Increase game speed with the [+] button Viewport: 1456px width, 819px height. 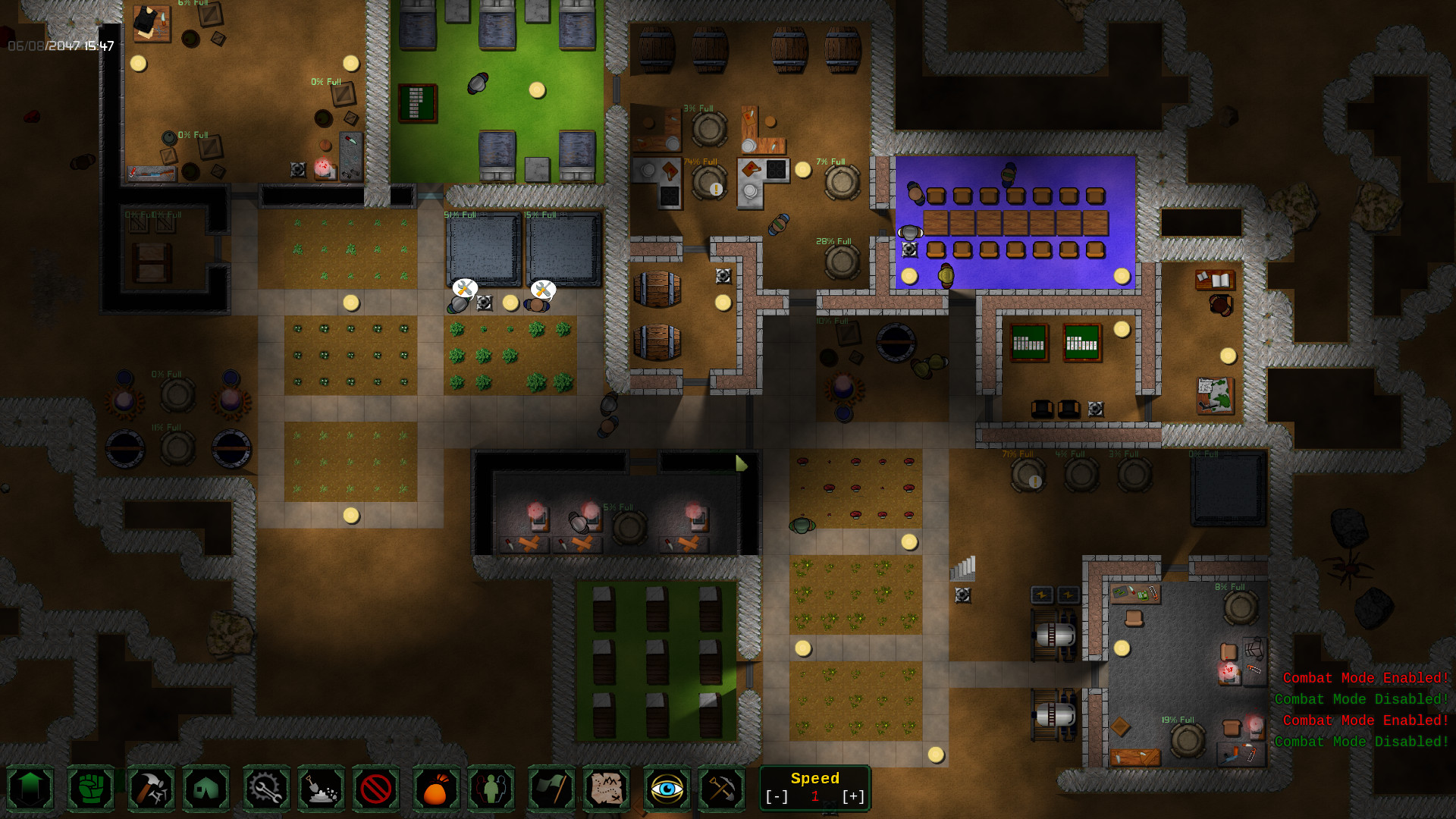click(854, 795)
